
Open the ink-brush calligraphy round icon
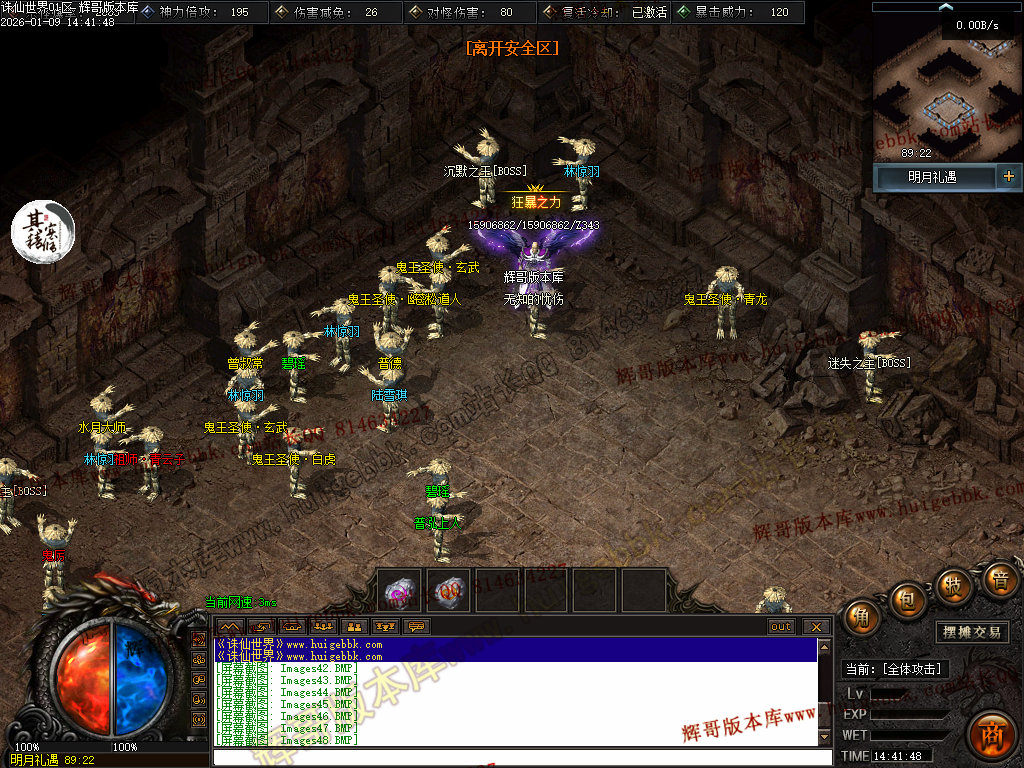click(x=43, y=231)
